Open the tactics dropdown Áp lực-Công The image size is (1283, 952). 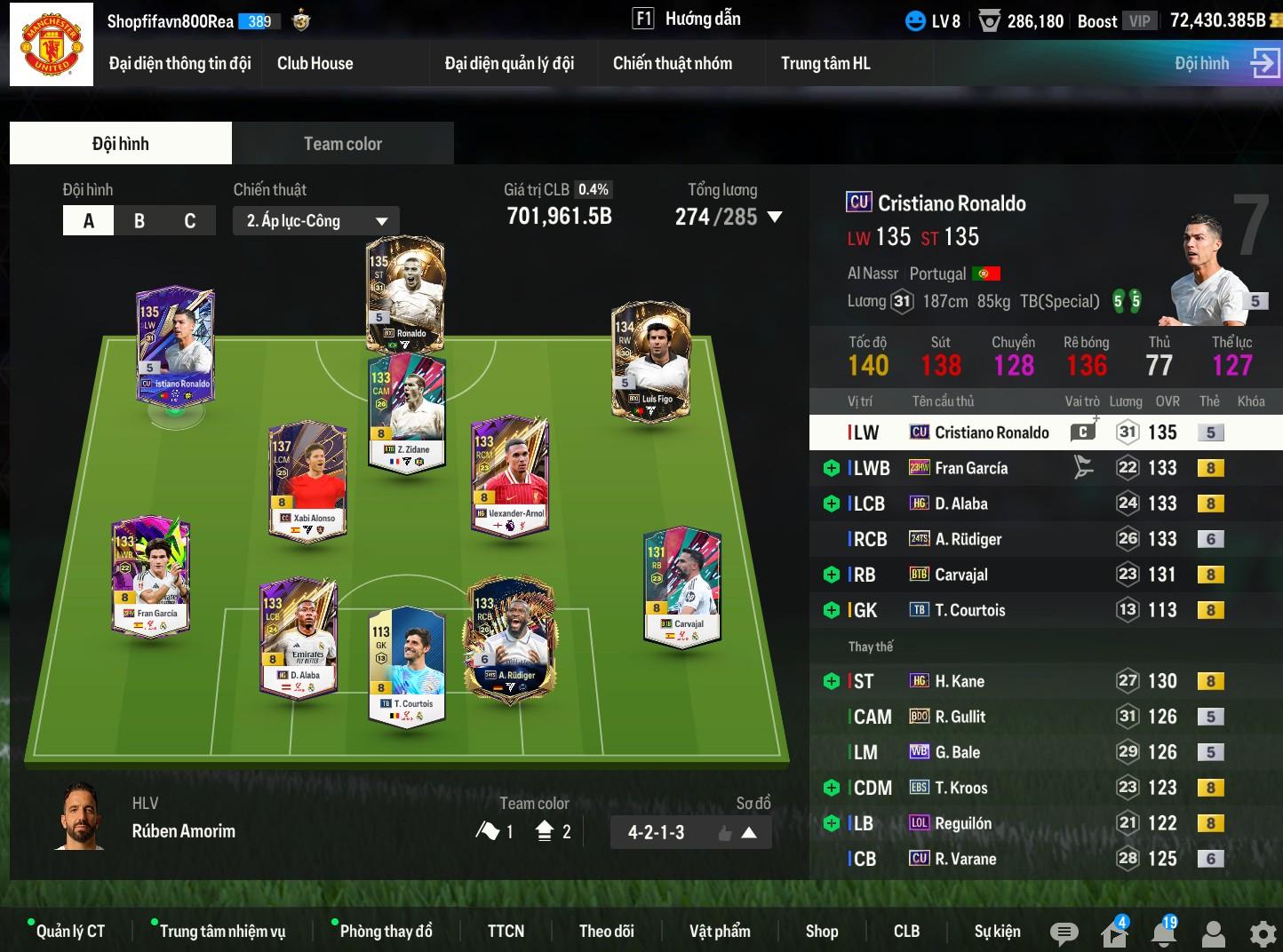click(x=316, y=221)
